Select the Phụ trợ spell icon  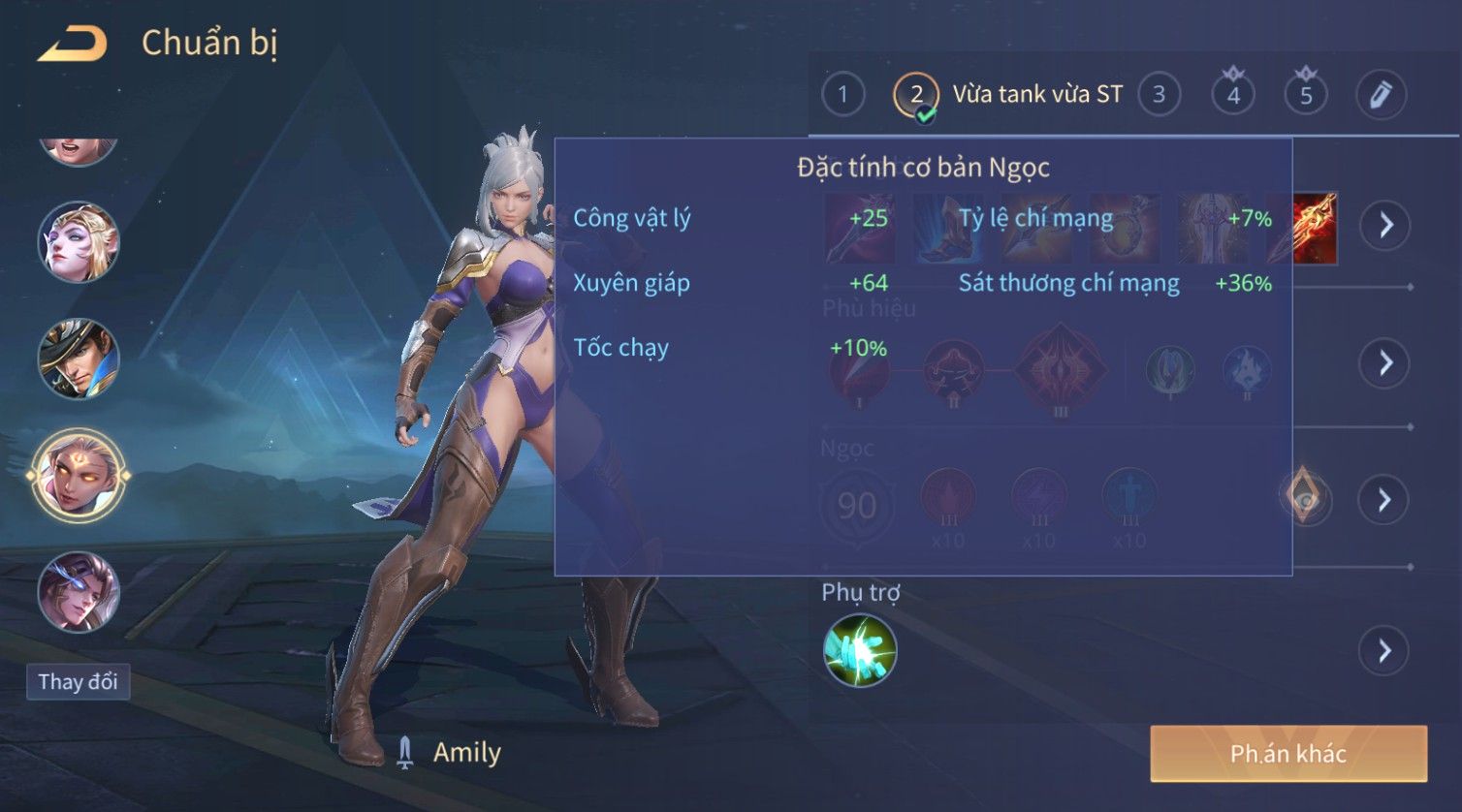(x=860, y=650)
